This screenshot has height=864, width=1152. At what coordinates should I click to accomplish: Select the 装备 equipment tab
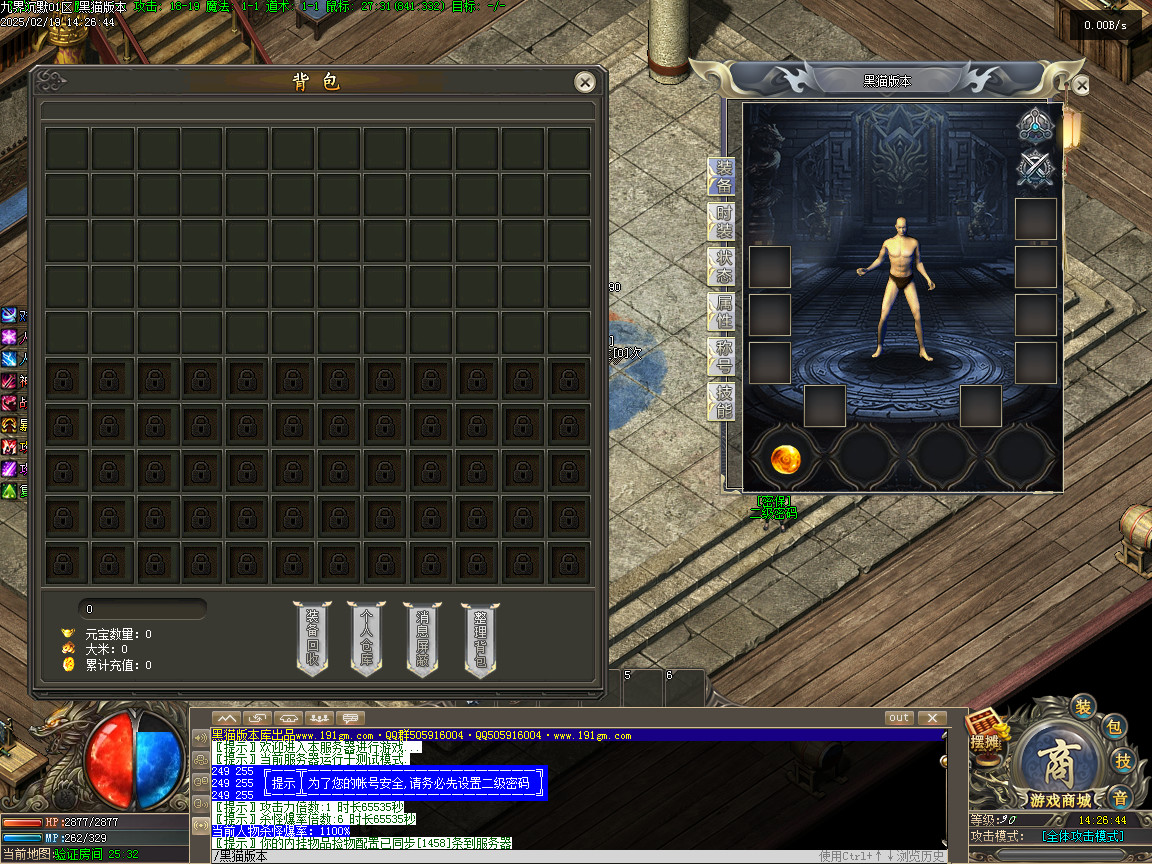(x=722, y=177)
